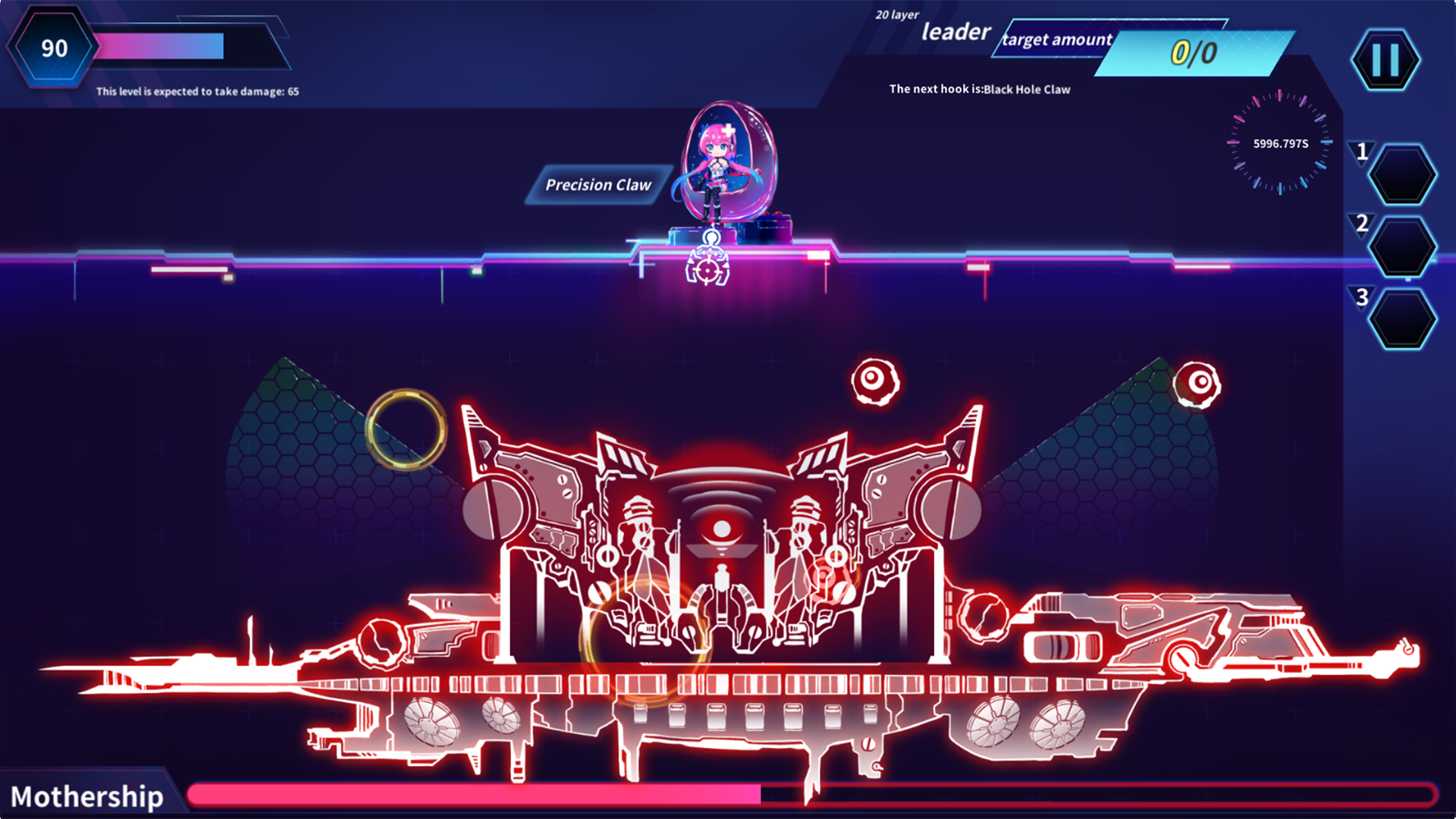
Task: Click equipment slot 1 hexagon
Action: pos(1401,176)
